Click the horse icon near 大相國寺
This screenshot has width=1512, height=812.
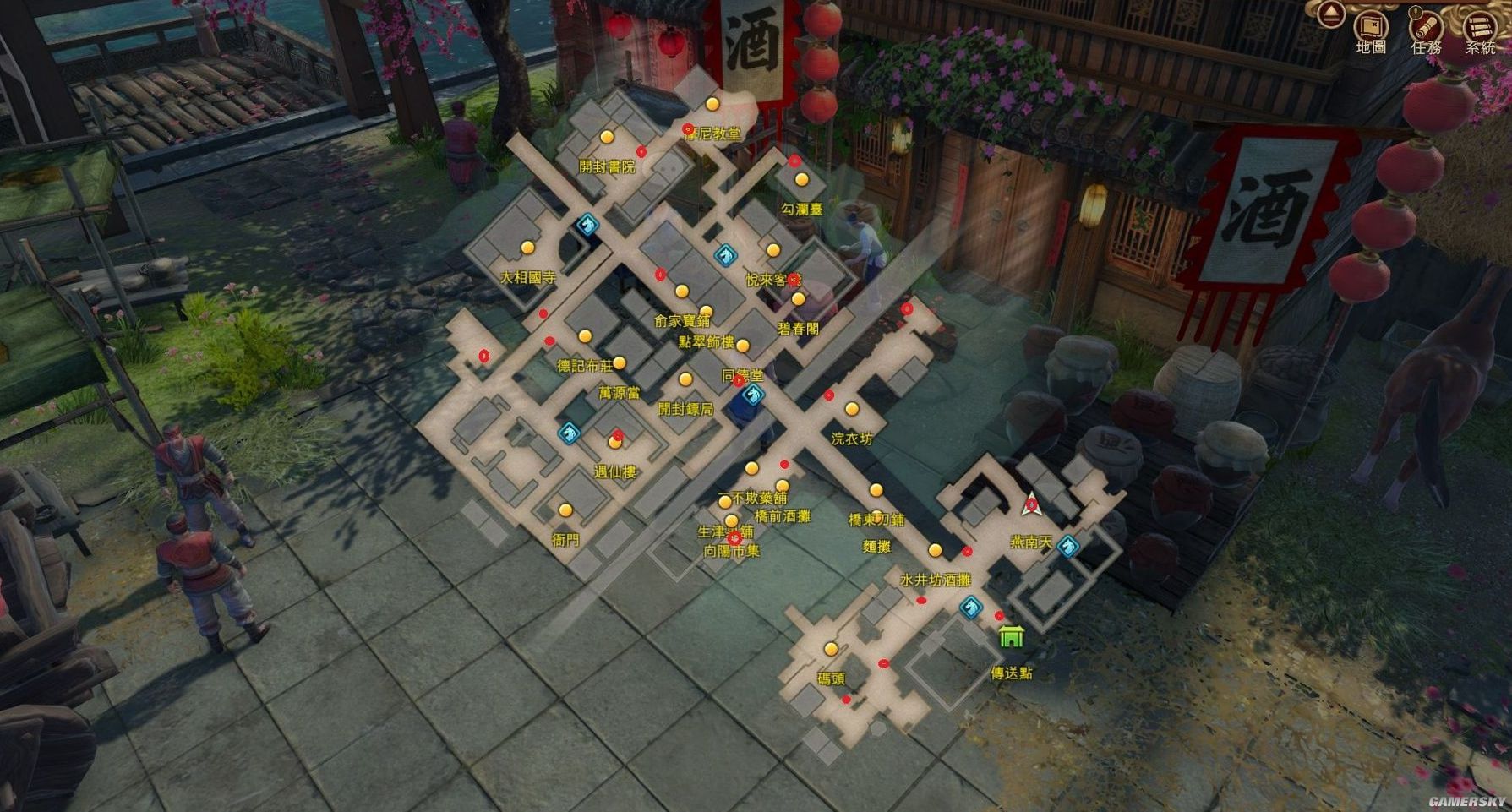[x=587, y=224]
